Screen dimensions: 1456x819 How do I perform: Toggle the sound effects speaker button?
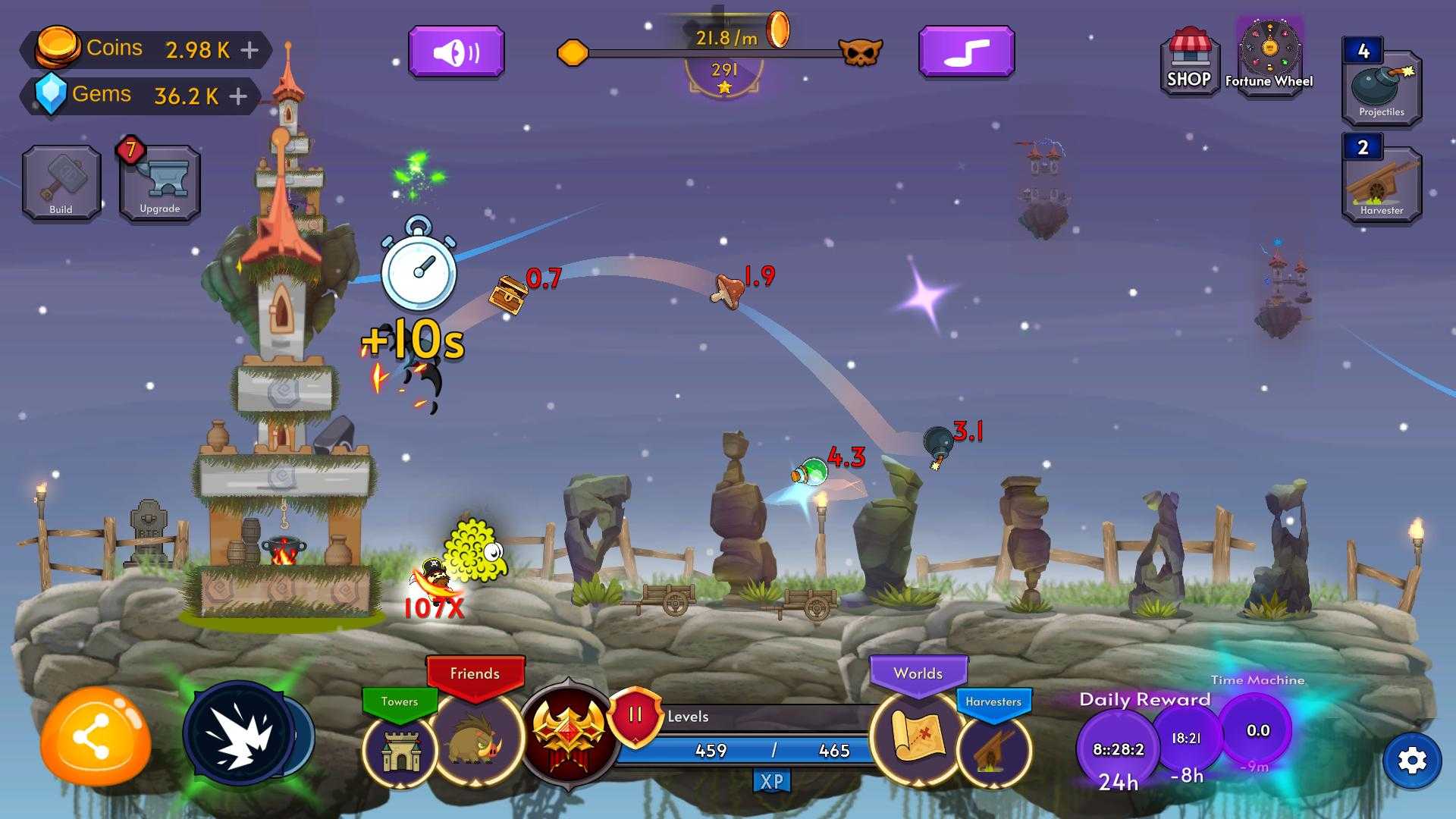coord(457,52)
